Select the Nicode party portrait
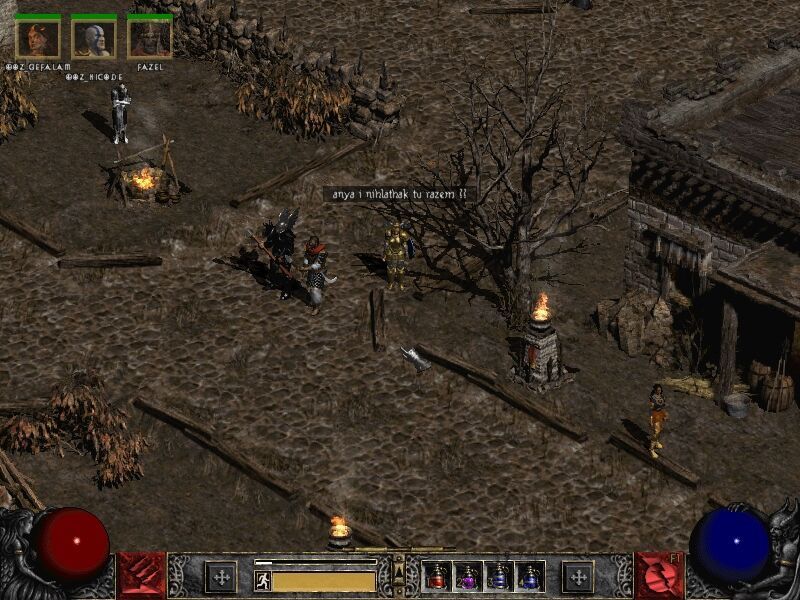Image resolution: width=800 pixels, height=600 pixels. (94, 38)
